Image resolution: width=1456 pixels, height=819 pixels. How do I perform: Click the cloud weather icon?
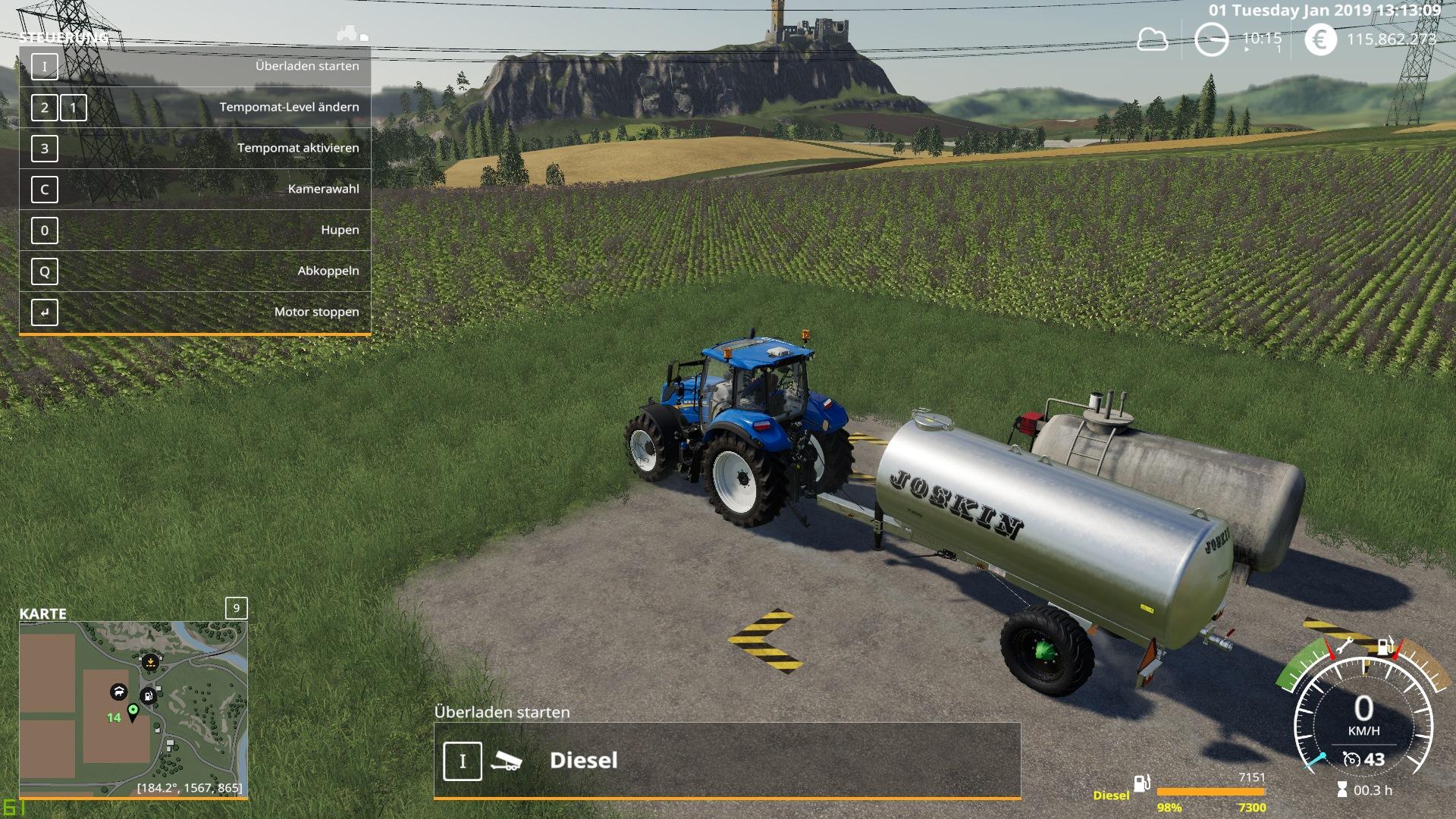[x=1152, y=39]
